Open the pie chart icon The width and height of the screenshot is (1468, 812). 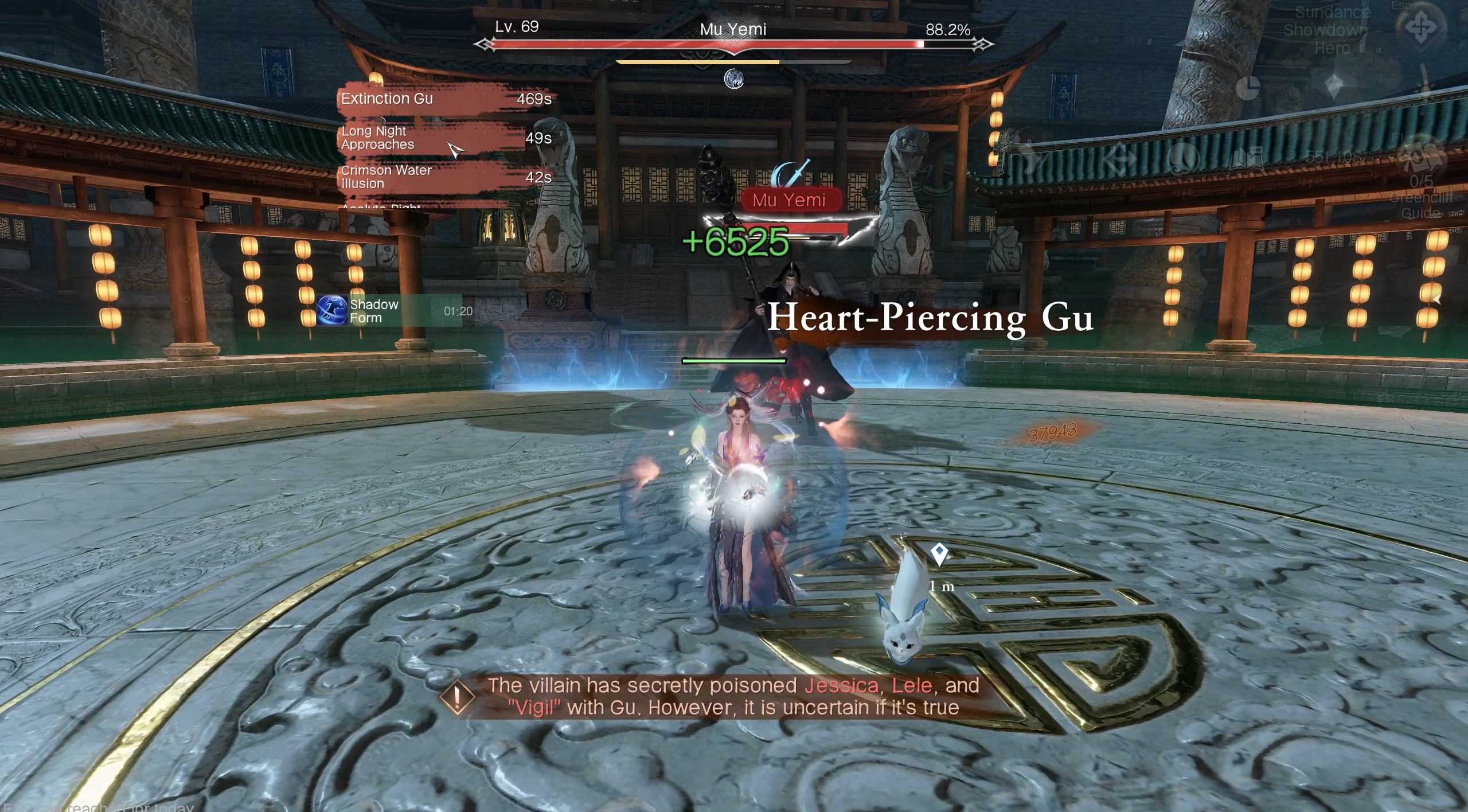pos(1248,88)
